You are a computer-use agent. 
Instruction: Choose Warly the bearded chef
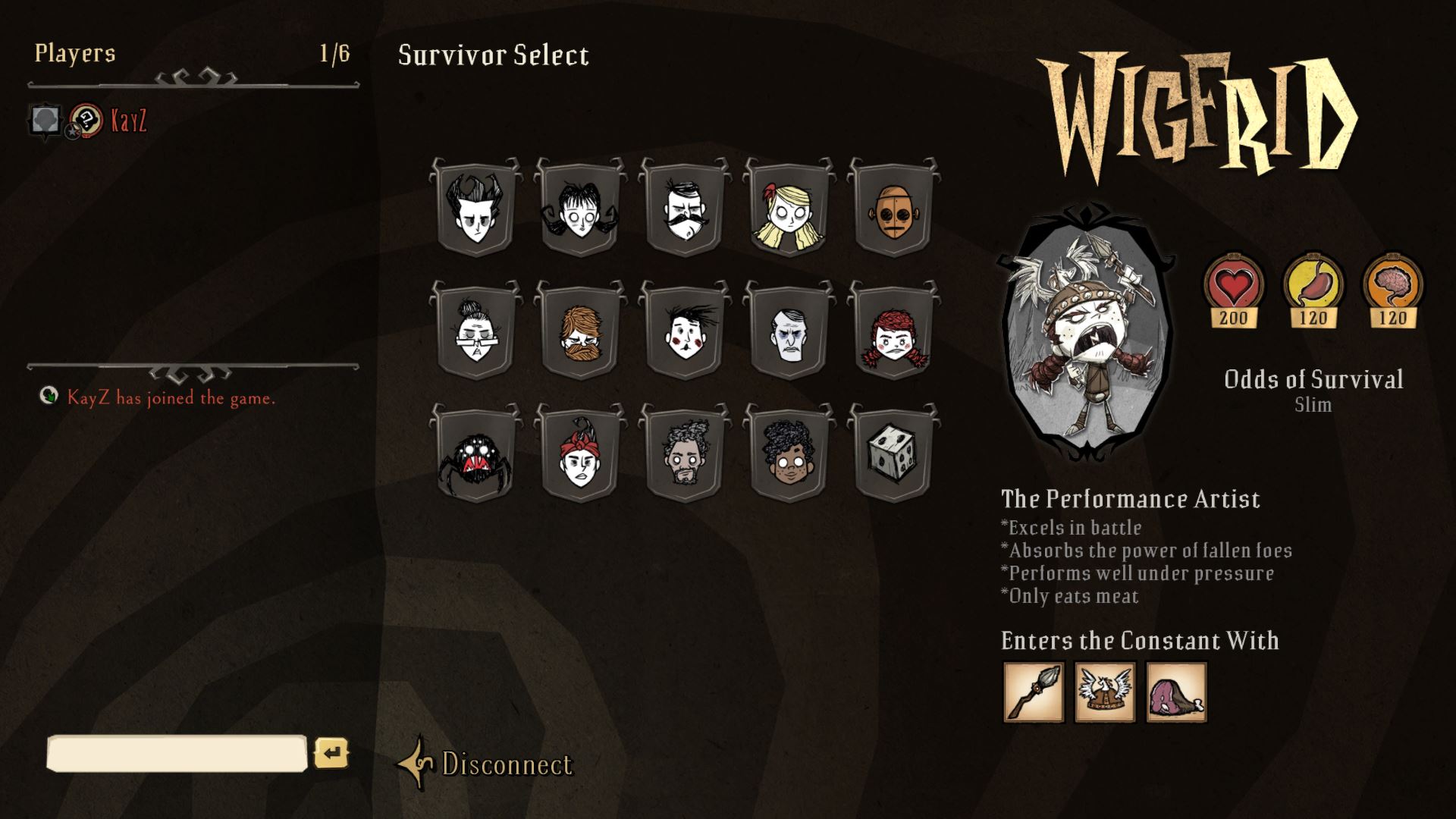pos(684,454)
